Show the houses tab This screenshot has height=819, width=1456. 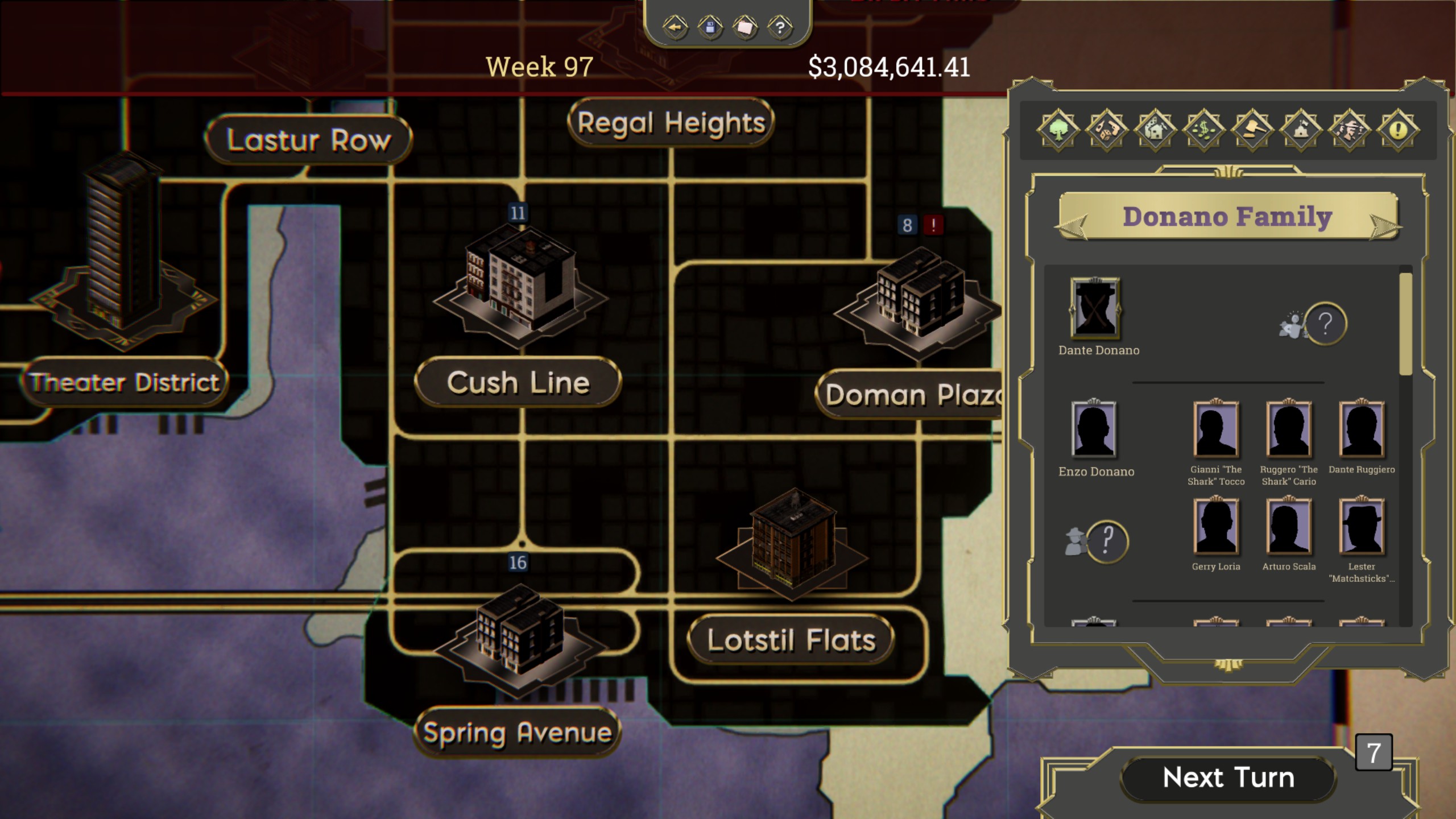[1155, 130]
